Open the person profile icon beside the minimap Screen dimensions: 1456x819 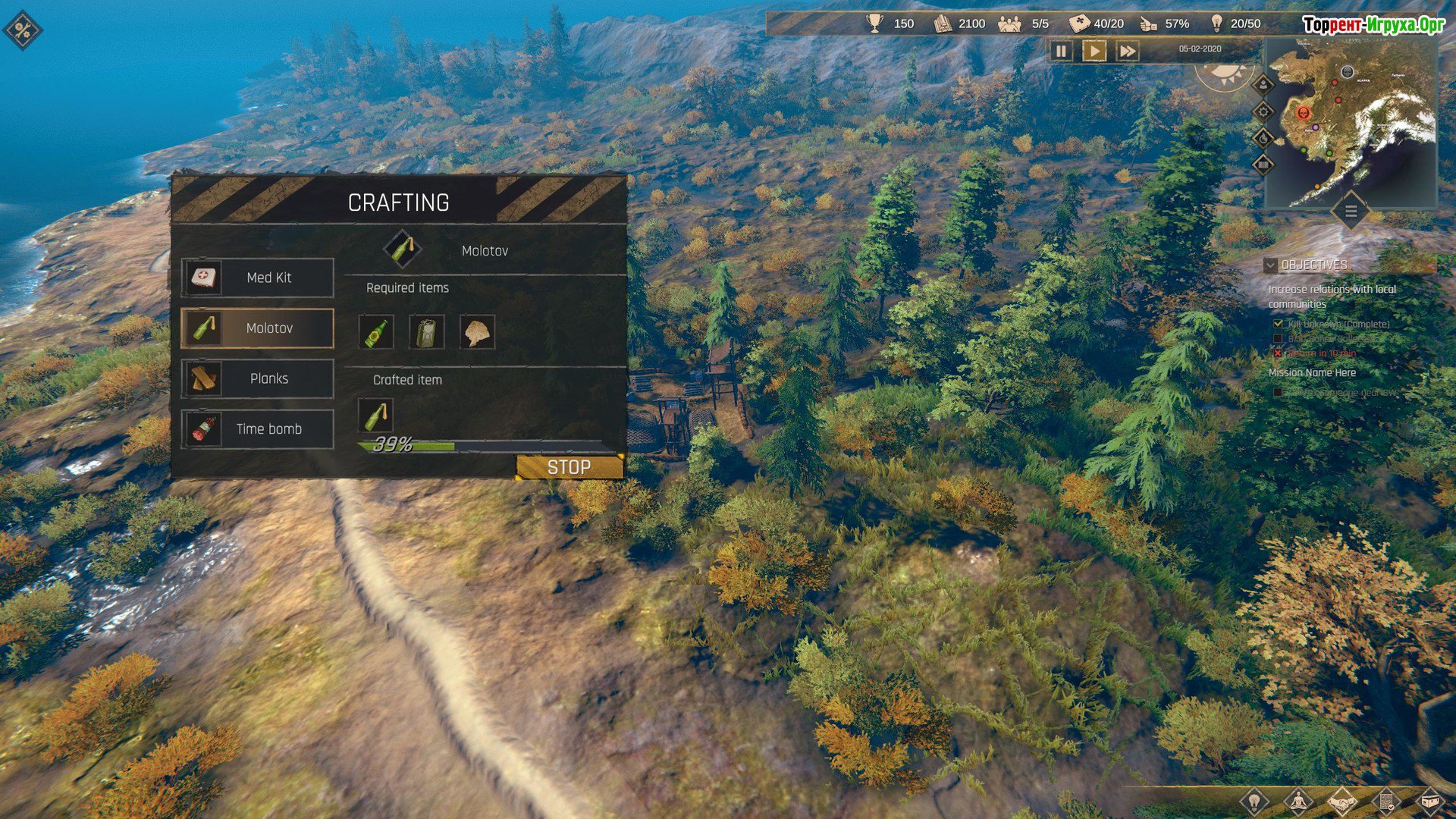1263,85
